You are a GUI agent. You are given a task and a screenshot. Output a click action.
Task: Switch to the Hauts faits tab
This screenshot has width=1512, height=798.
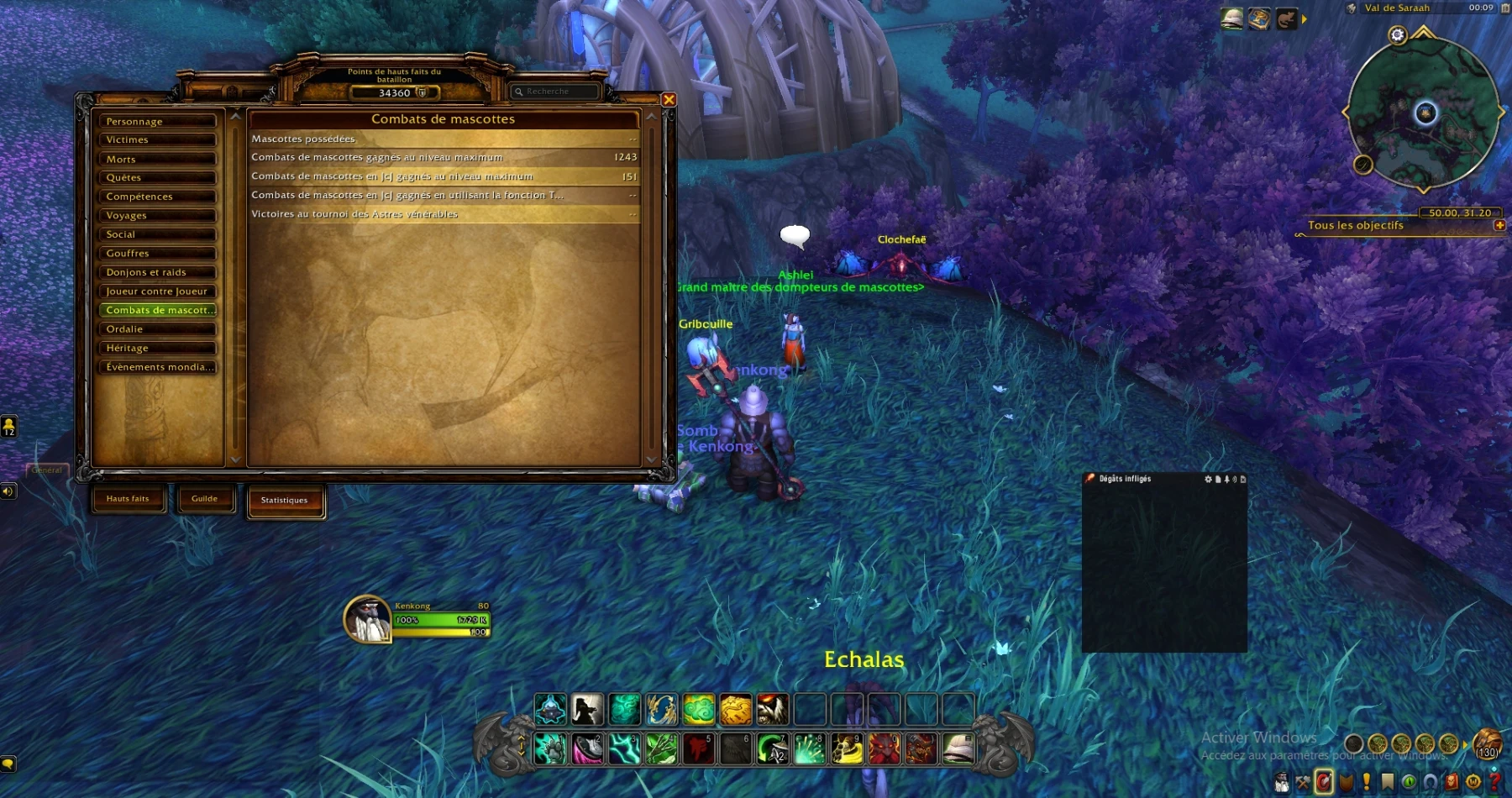(128, 499)
